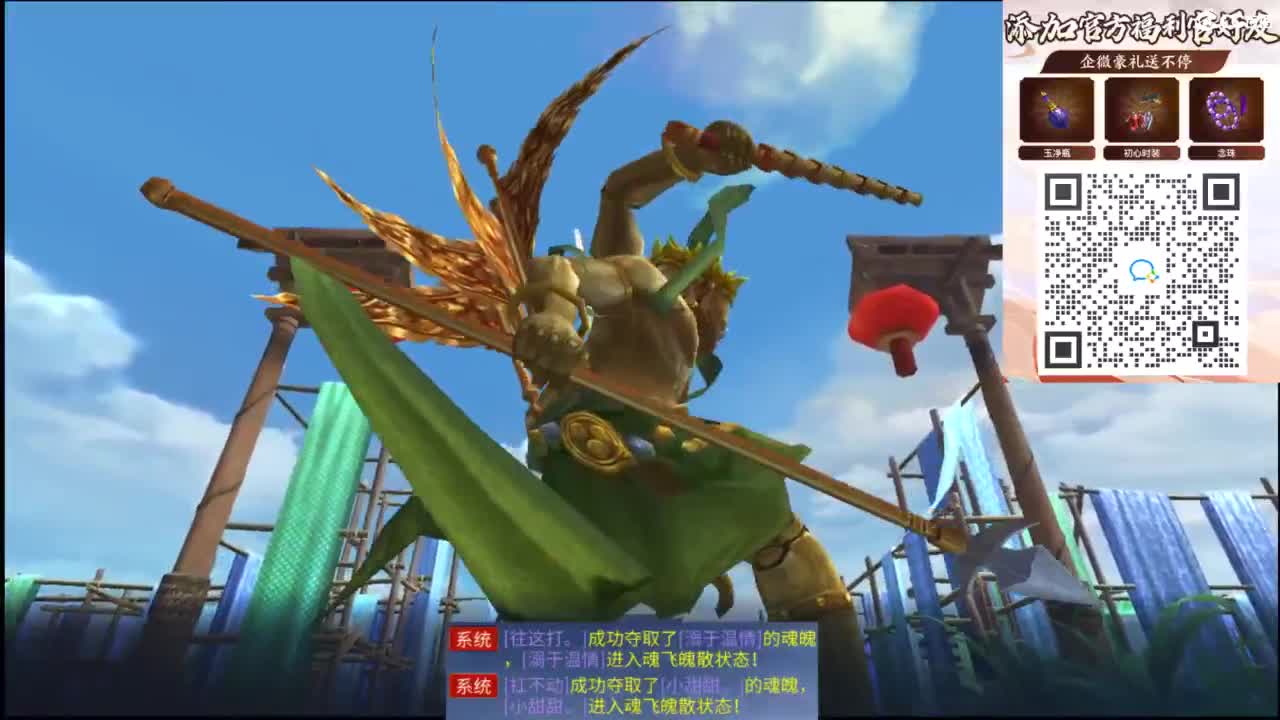The height and width of the screenshot is (720, 1280).
Task: Click the 初心时装 name label
Action: 1140,153
